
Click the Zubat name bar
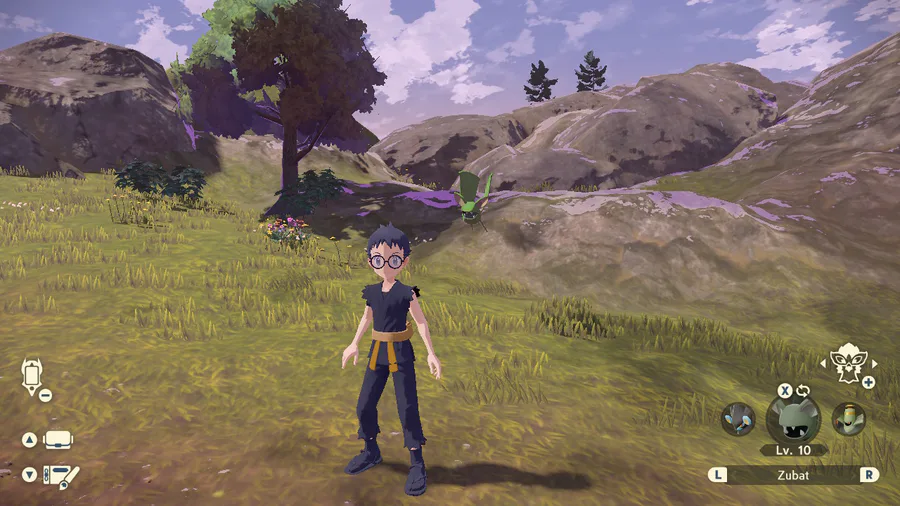coord(793,475)
